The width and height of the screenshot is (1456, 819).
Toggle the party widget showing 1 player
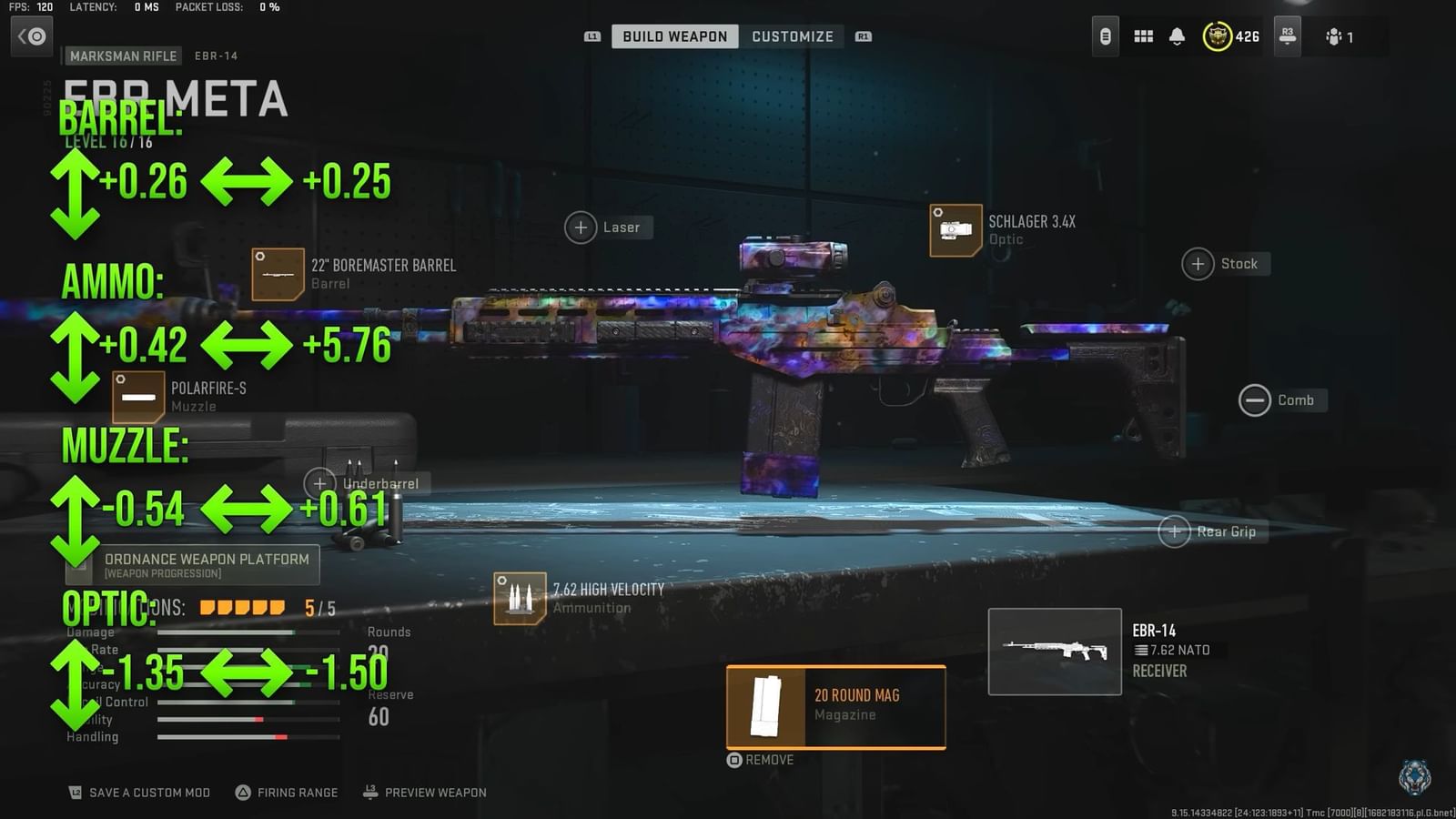tap(1336, 36)
